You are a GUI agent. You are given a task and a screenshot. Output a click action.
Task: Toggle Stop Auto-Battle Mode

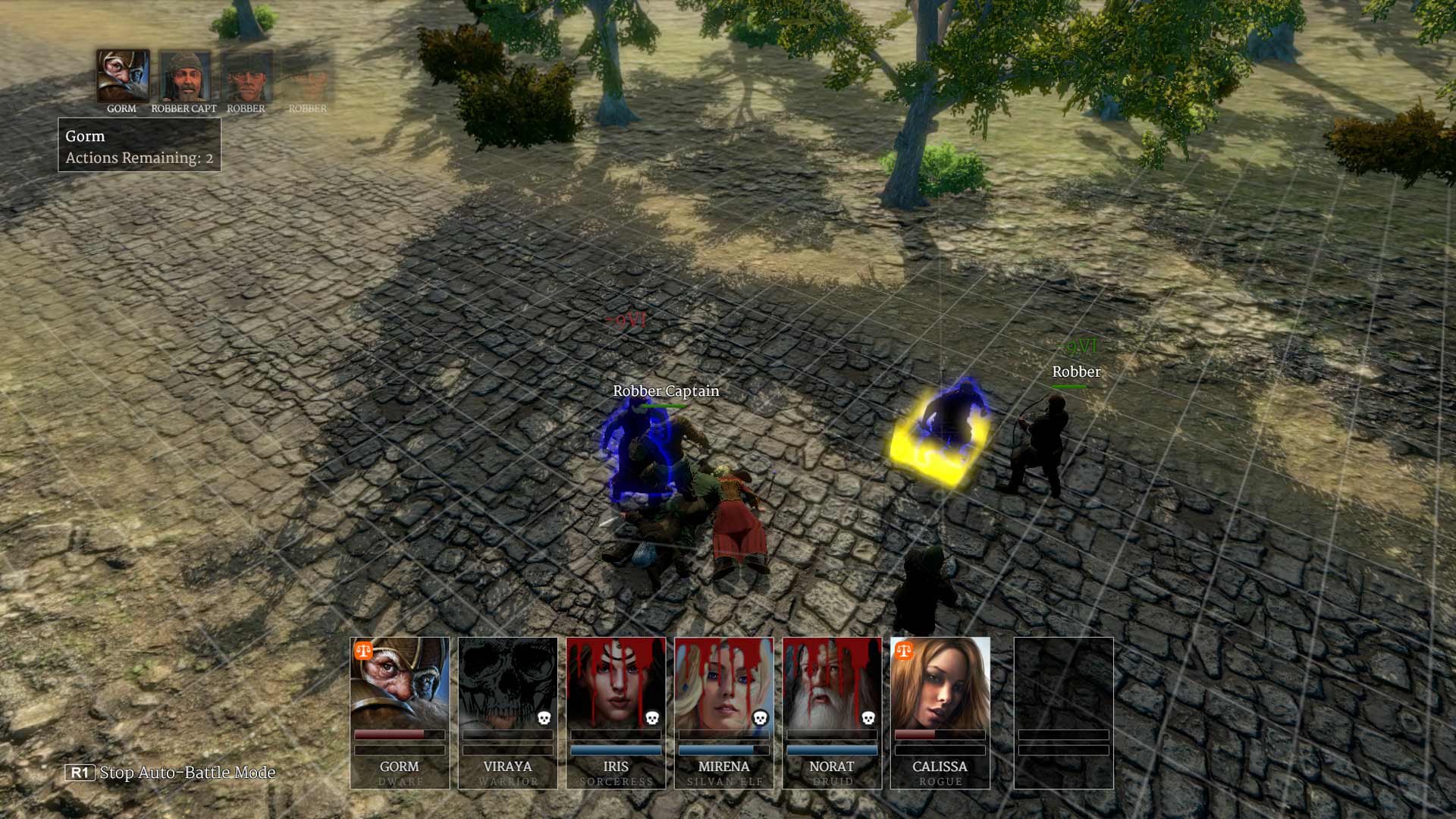point(80,773)
